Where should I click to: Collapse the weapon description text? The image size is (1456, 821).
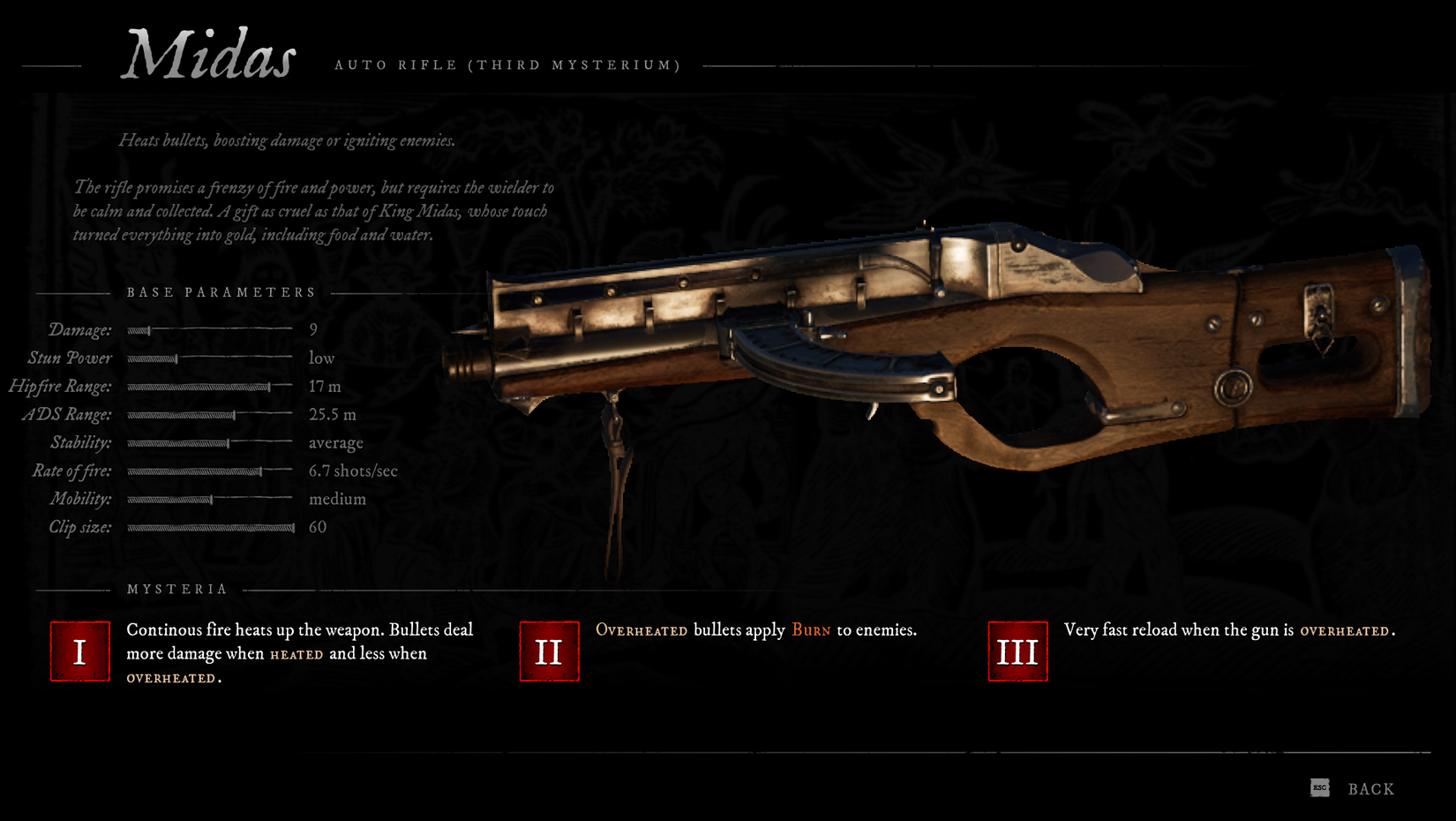point(315,211)
